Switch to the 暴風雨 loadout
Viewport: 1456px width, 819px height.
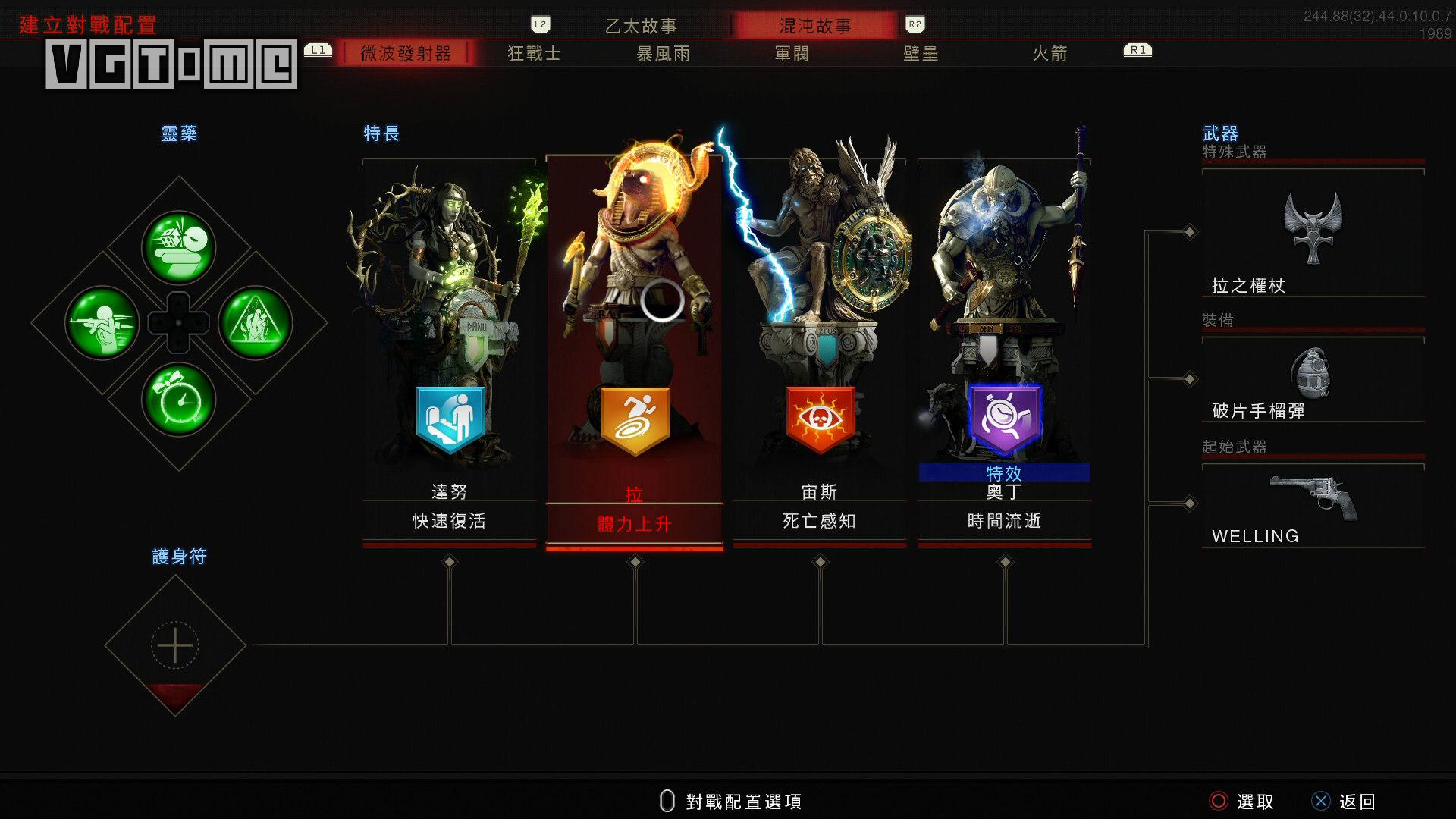[x=664, y=54]
